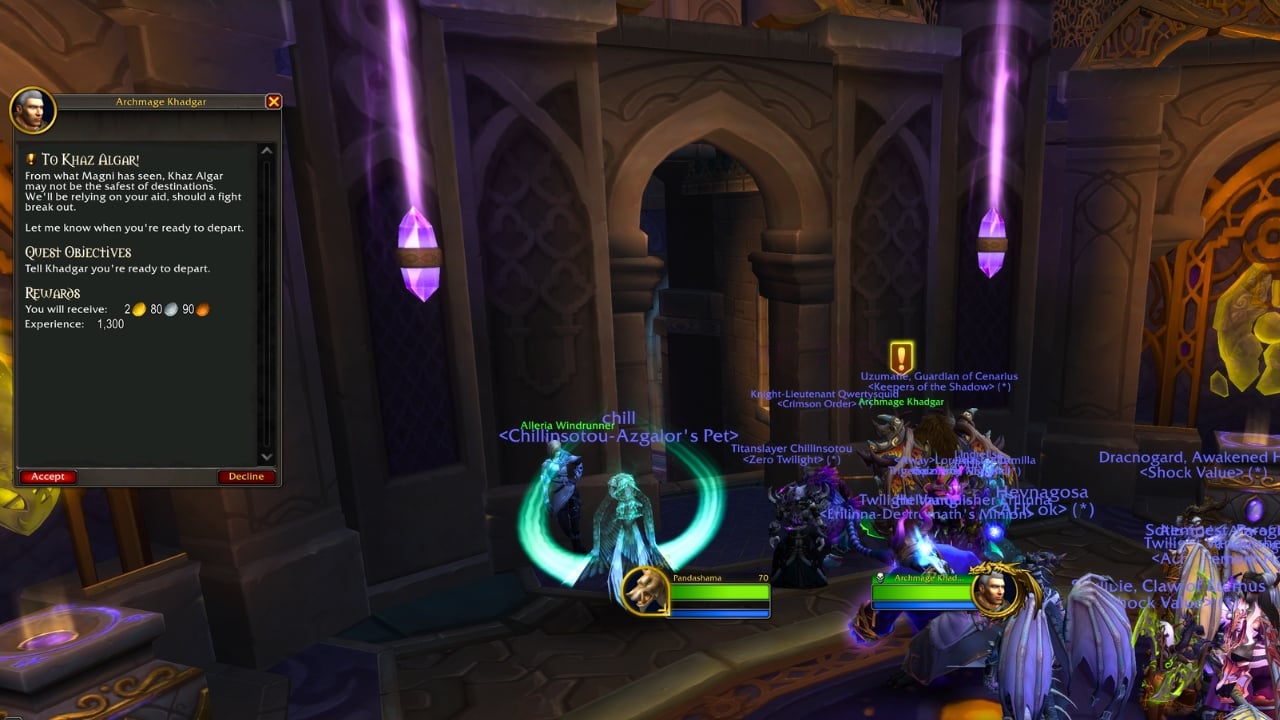
Task: Click the scroll-up arrow on the quest panel
Action: point(266,148)
